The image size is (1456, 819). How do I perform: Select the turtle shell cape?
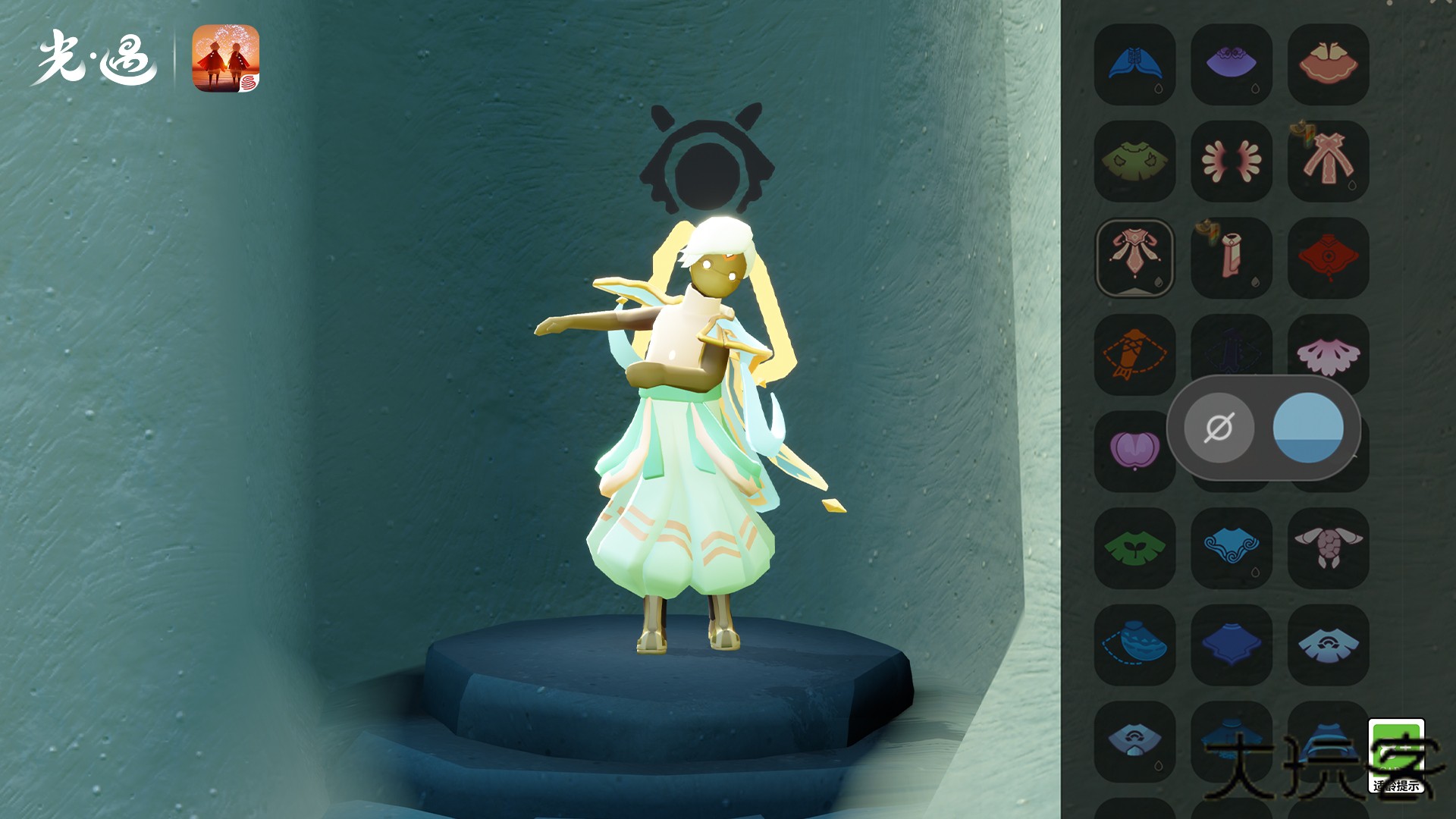tap(1328, 548)
